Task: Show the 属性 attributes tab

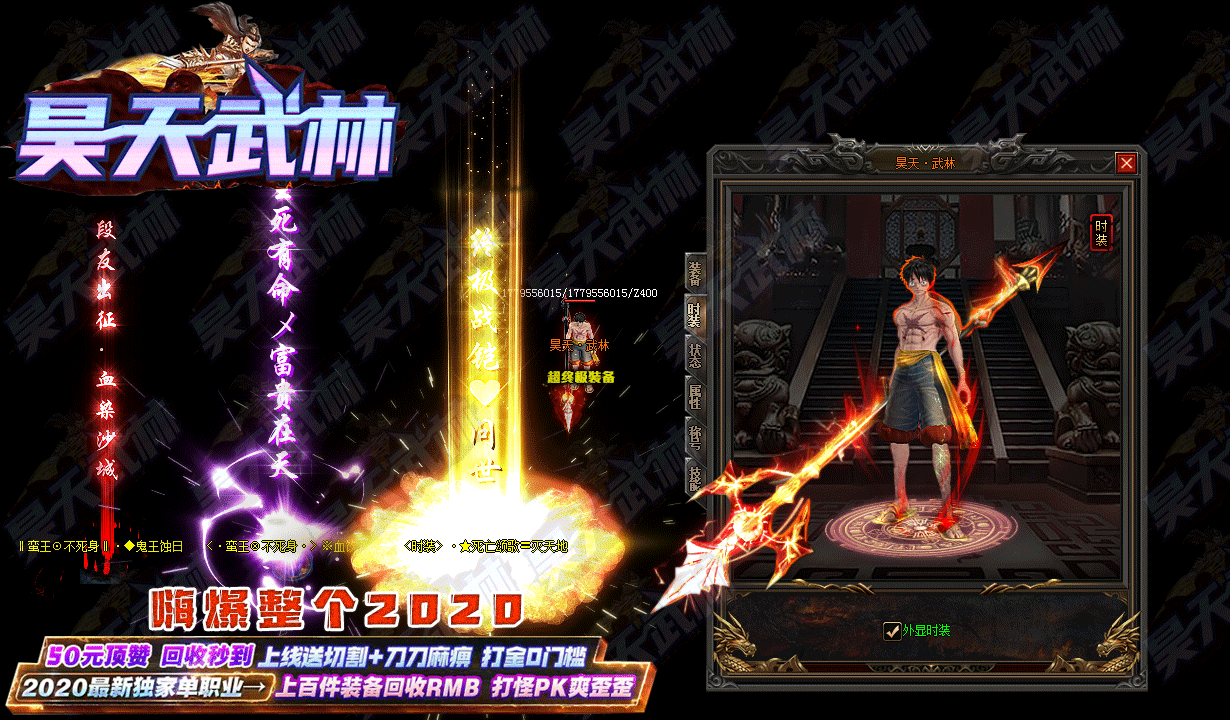Action: (x=694, y=396)
